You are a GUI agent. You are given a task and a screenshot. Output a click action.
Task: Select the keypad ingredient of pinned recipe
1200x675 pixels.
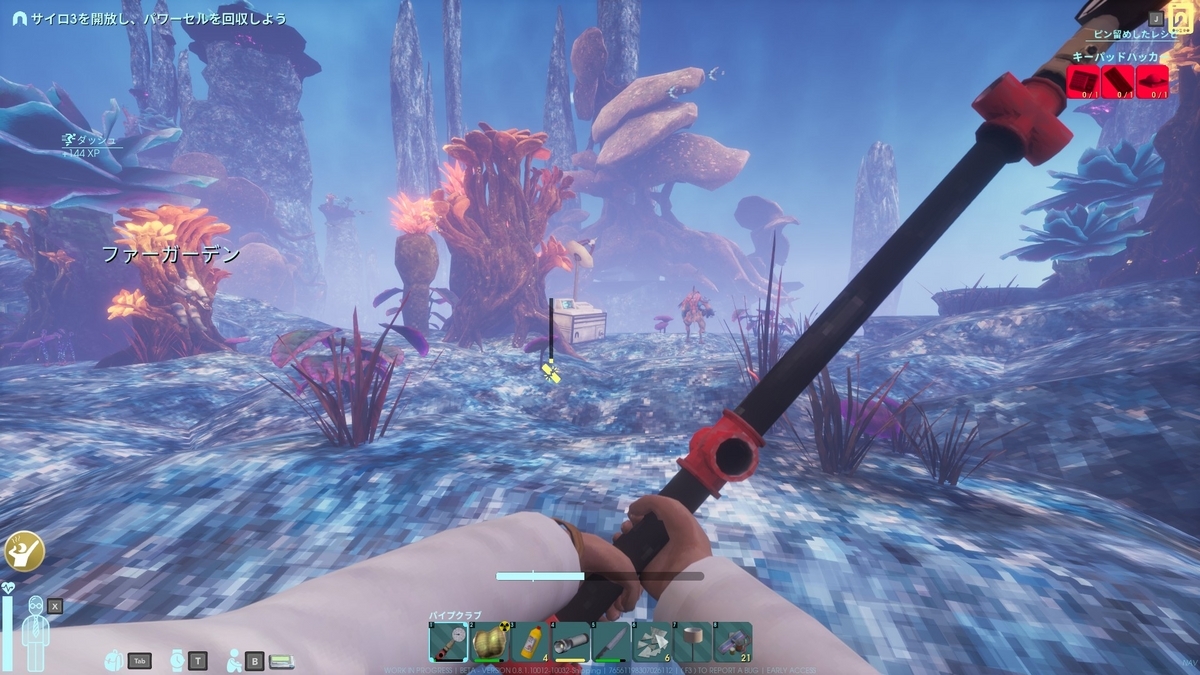tap(1084, 81)
